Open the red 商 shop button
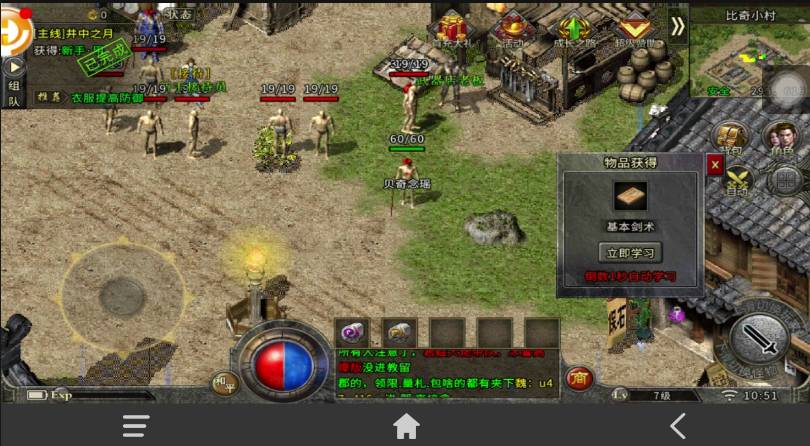Viewport: 810px width, 446px height. 577,378
